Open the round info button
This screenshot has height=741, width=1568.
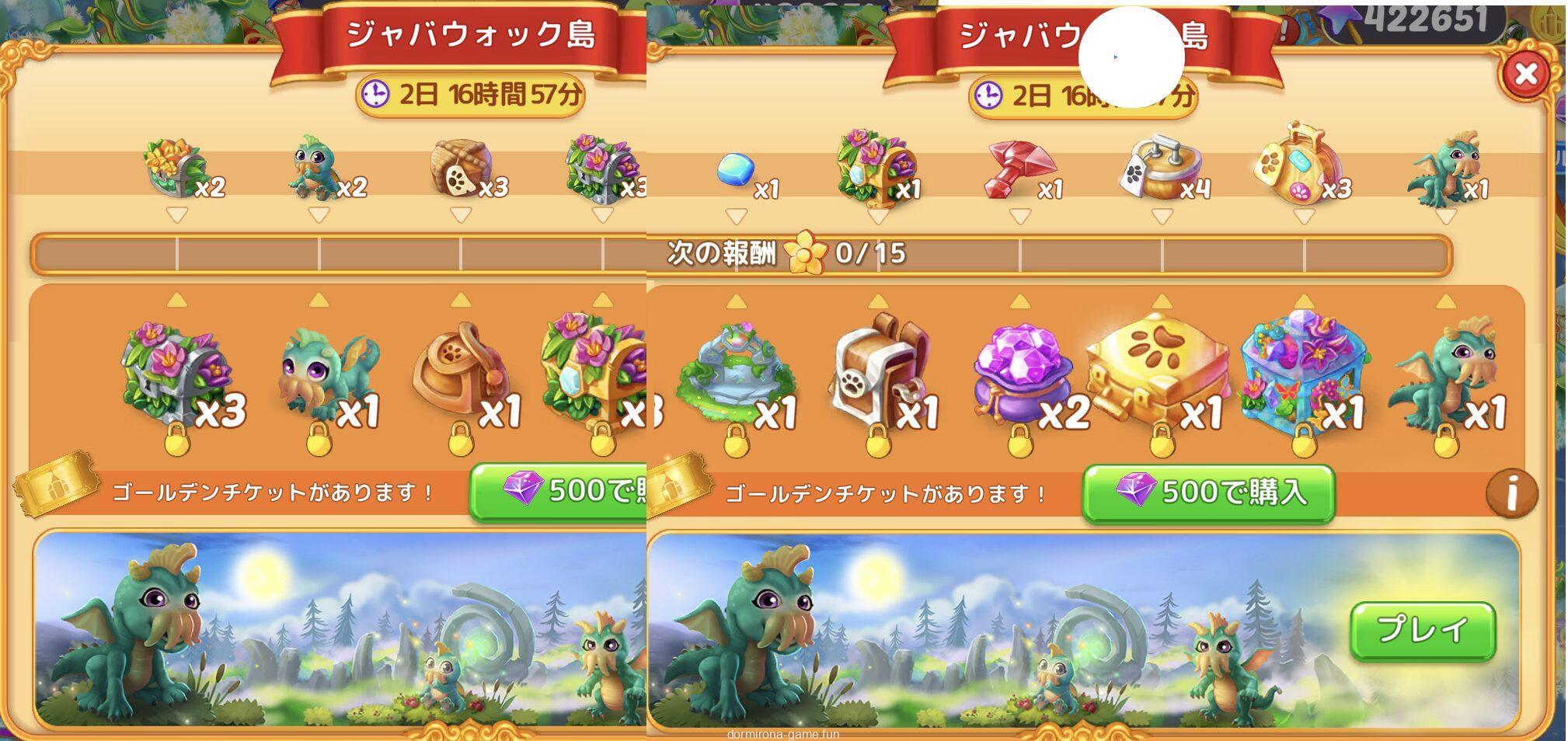1511,492
